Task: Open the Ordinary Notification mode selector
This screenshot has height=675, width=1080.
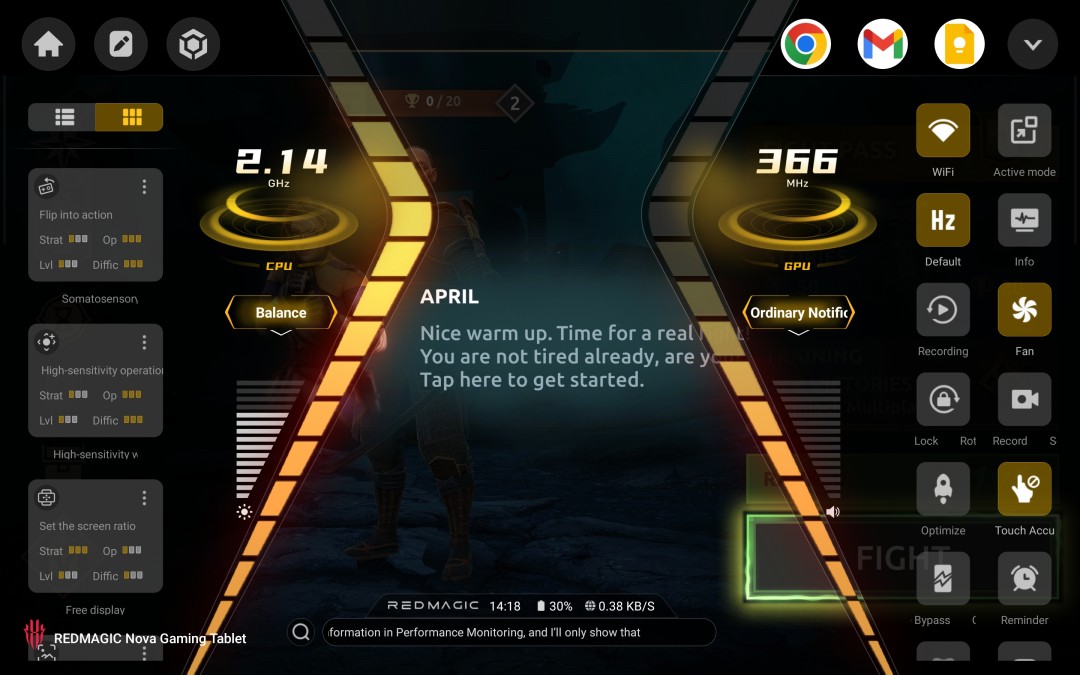Action: (x=798, y=313)
